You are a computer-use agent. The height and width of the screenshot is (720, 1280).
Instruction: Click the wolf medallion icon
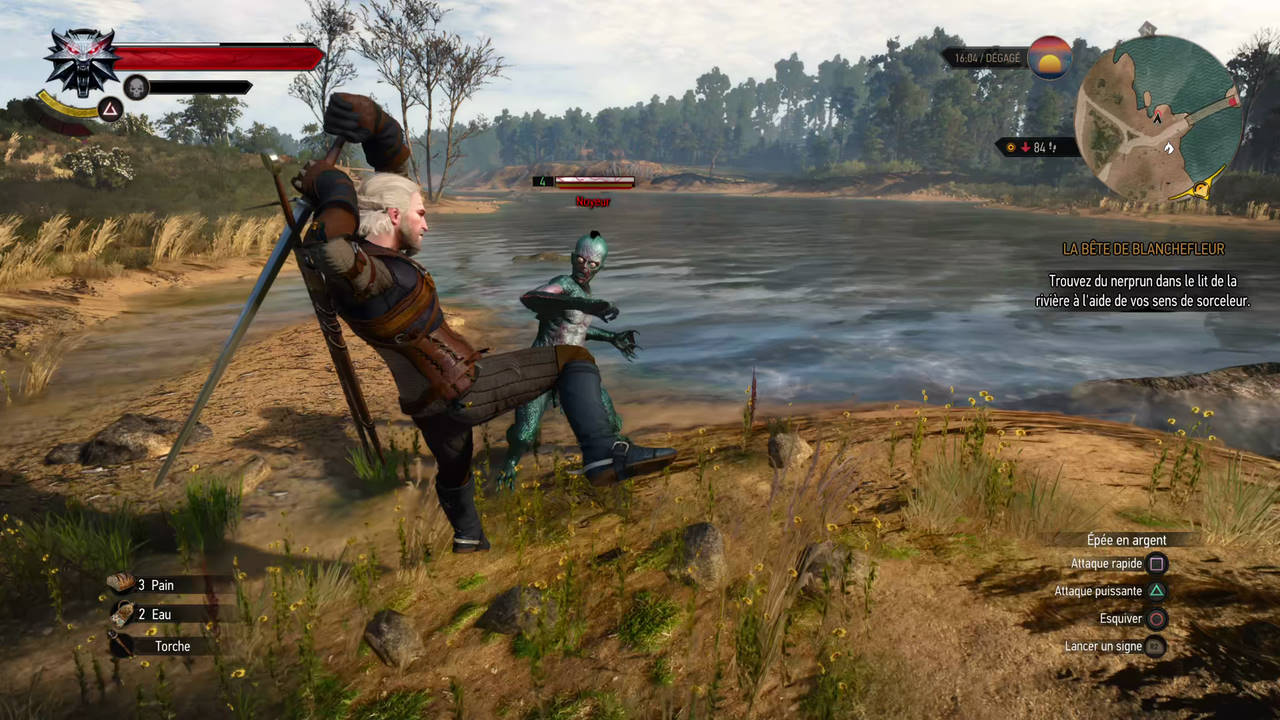tap(81, 60)
